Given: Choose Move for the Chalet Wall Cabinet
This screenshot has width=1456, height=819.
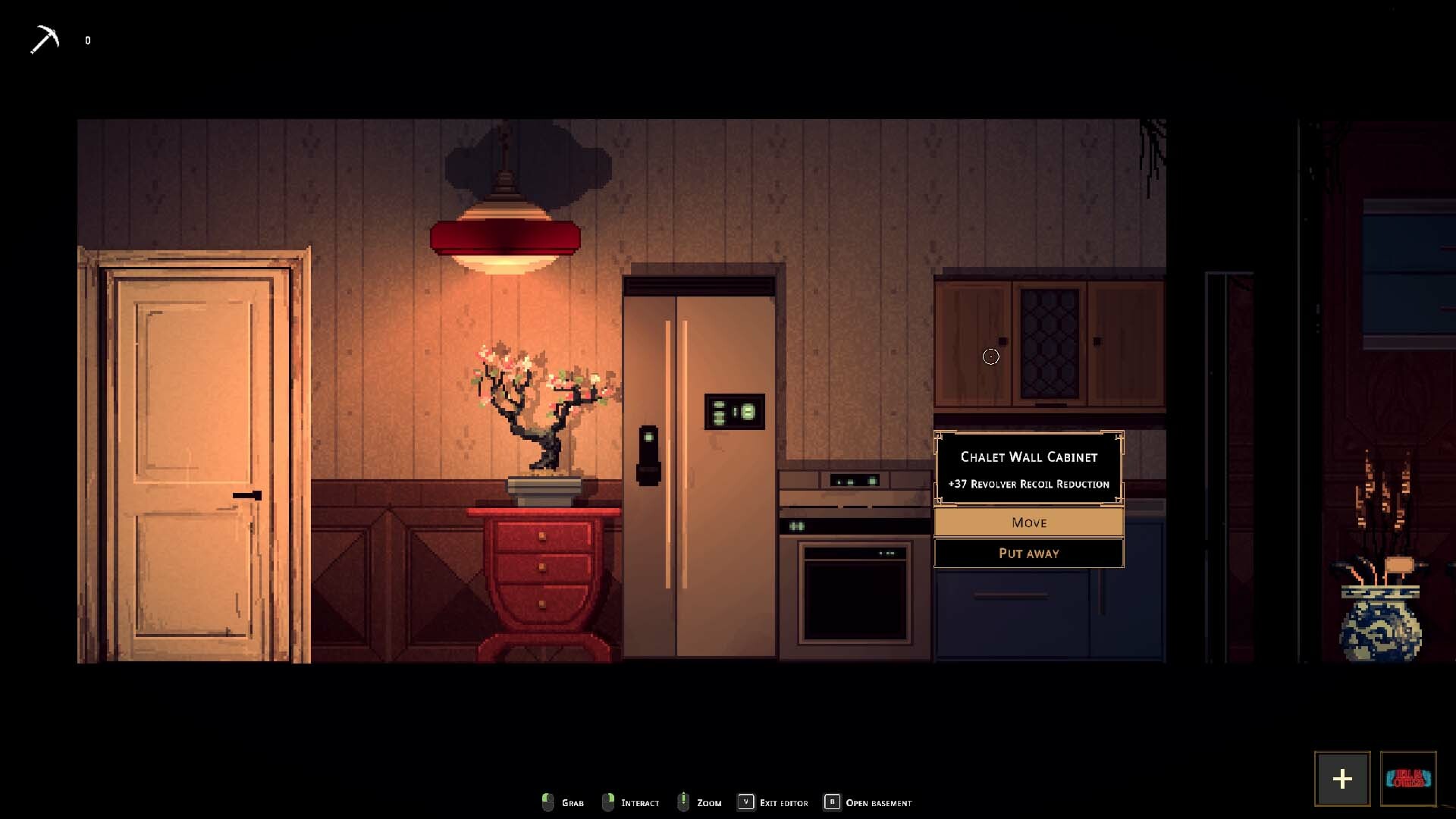Looking at the screenshot, I should pos(1028,522).
